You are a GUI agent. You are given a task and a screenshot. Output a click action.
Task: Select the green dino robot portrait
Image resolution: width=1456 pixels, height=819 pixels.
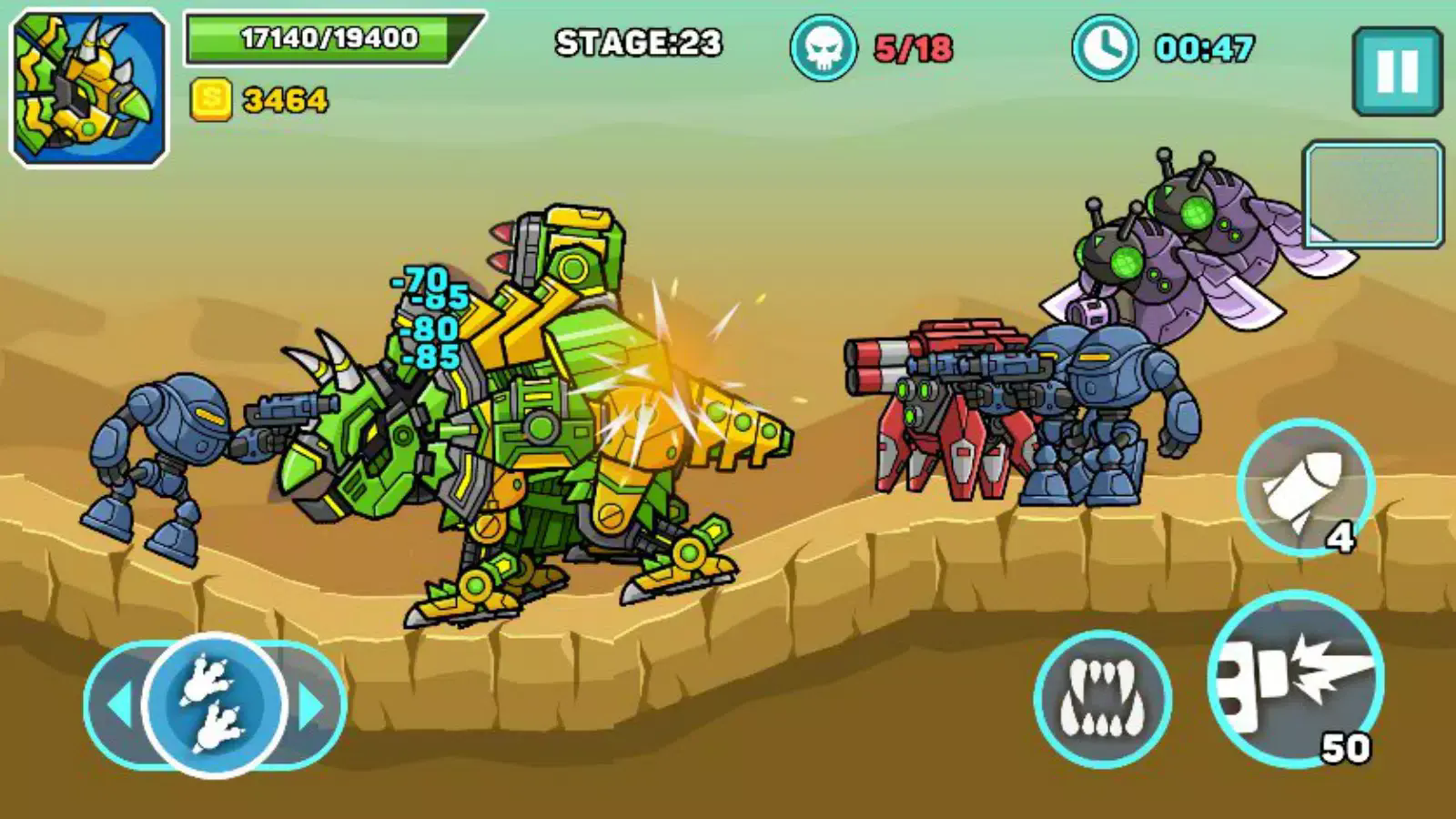pyautogui.click(x=89, y=88)
